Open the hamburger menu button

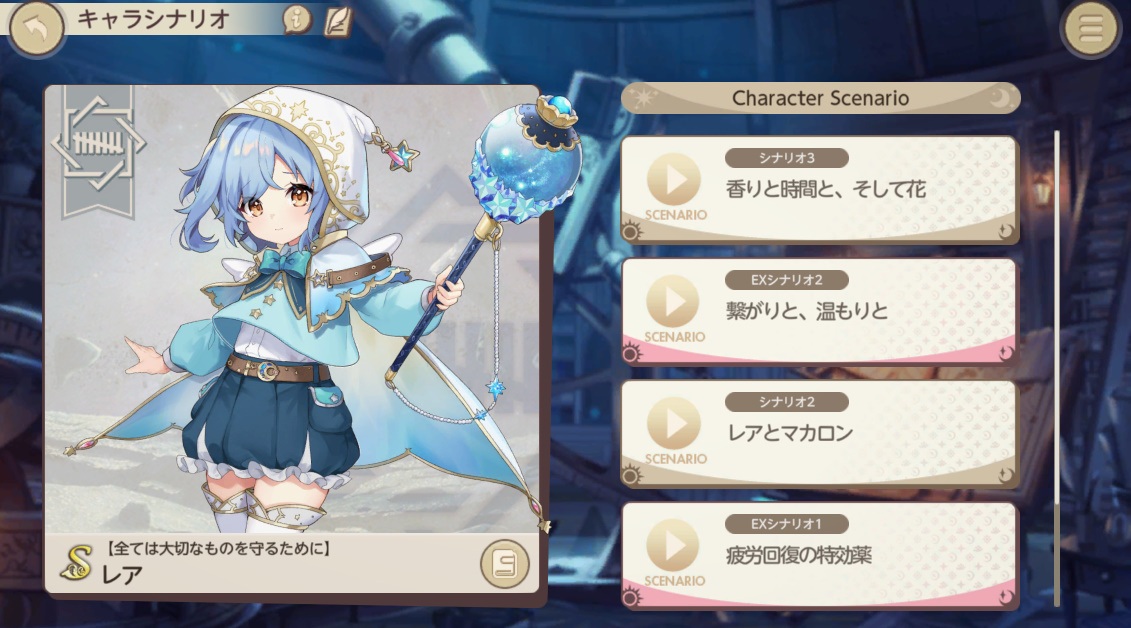tap(1090, 30)
